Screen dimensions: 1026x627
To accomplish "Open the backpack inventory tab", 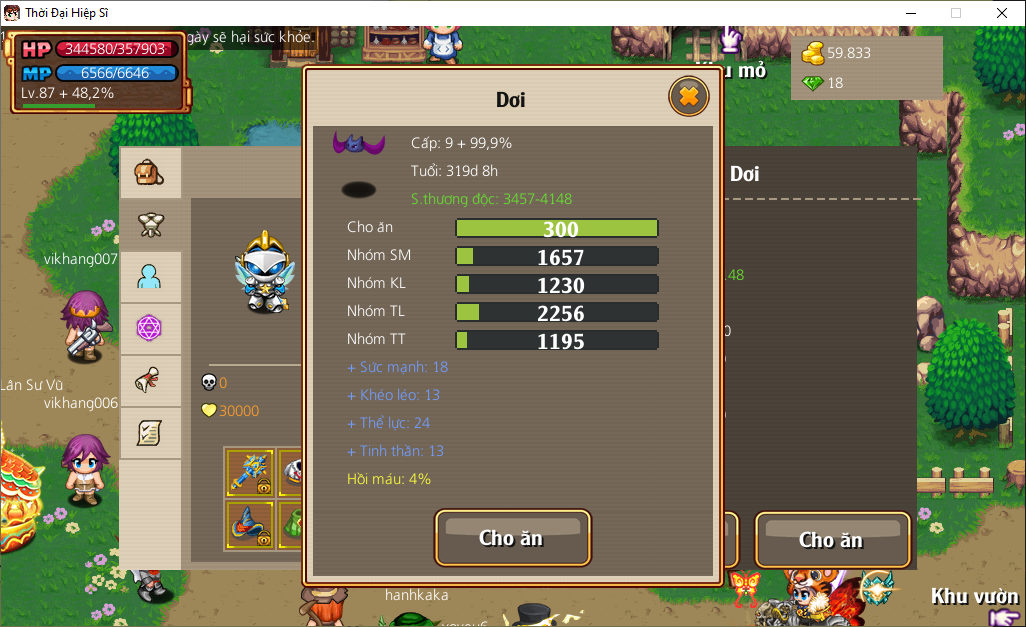I will (x=150, y=173).
